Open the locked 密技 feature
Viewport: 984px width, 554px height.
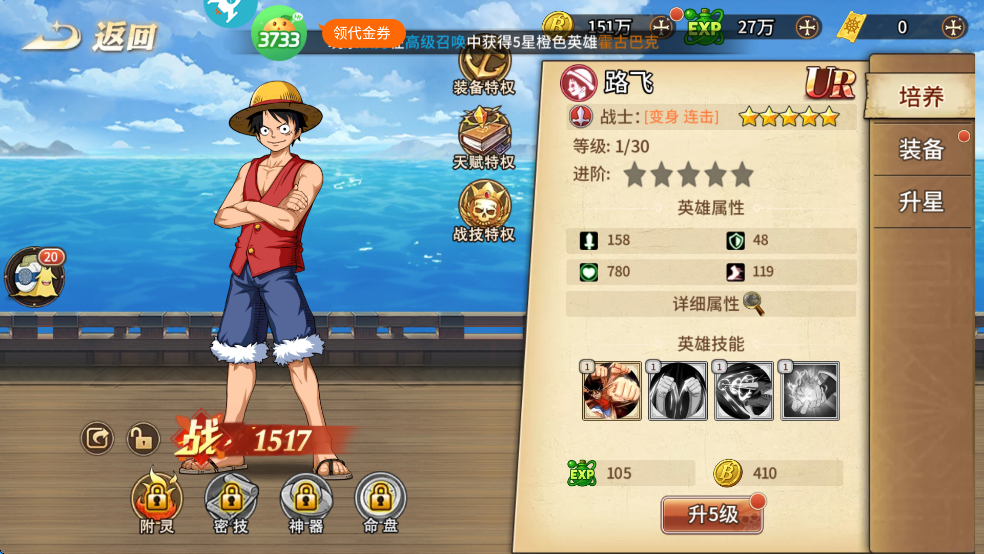[231, 497]
